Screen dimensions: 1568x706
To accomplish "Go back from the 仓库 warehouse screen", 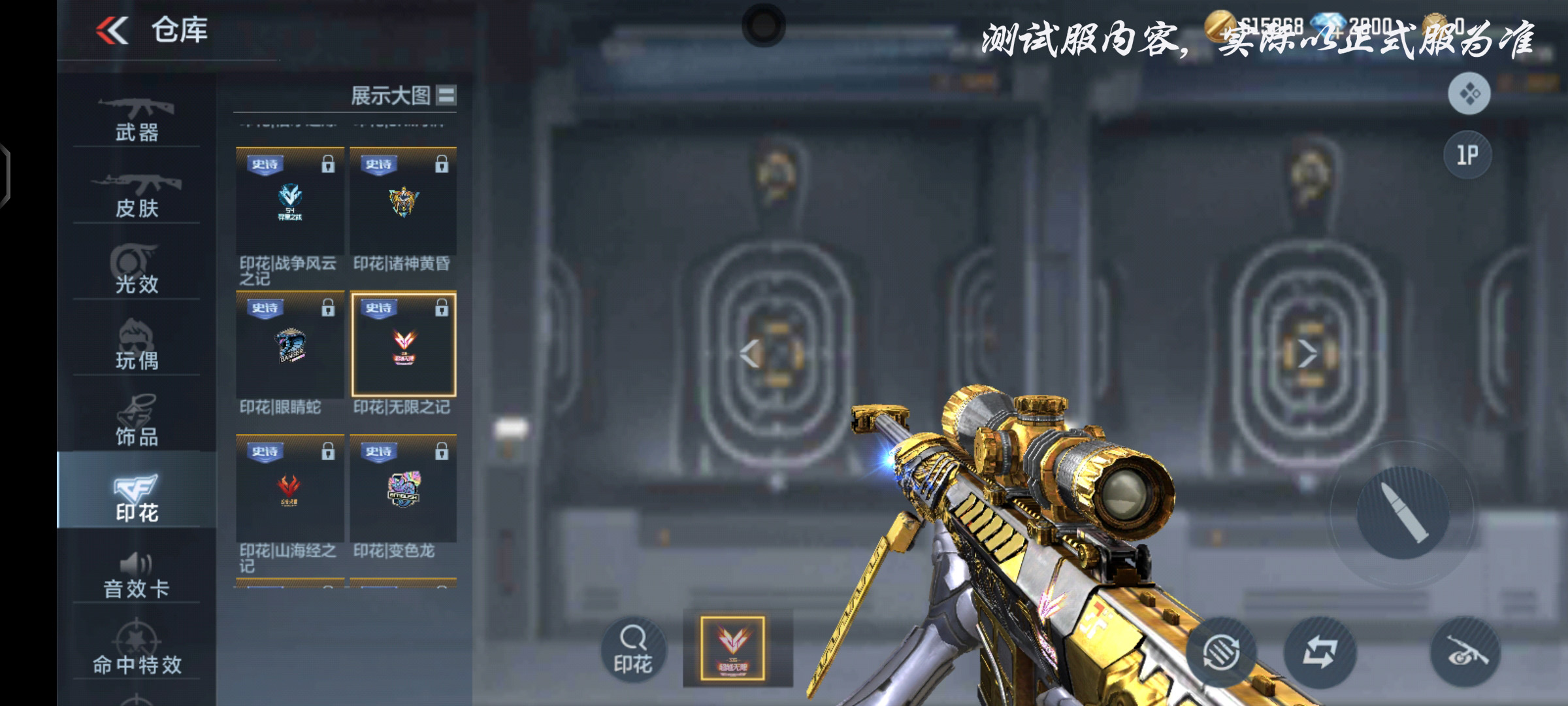I will coord(112,30).
